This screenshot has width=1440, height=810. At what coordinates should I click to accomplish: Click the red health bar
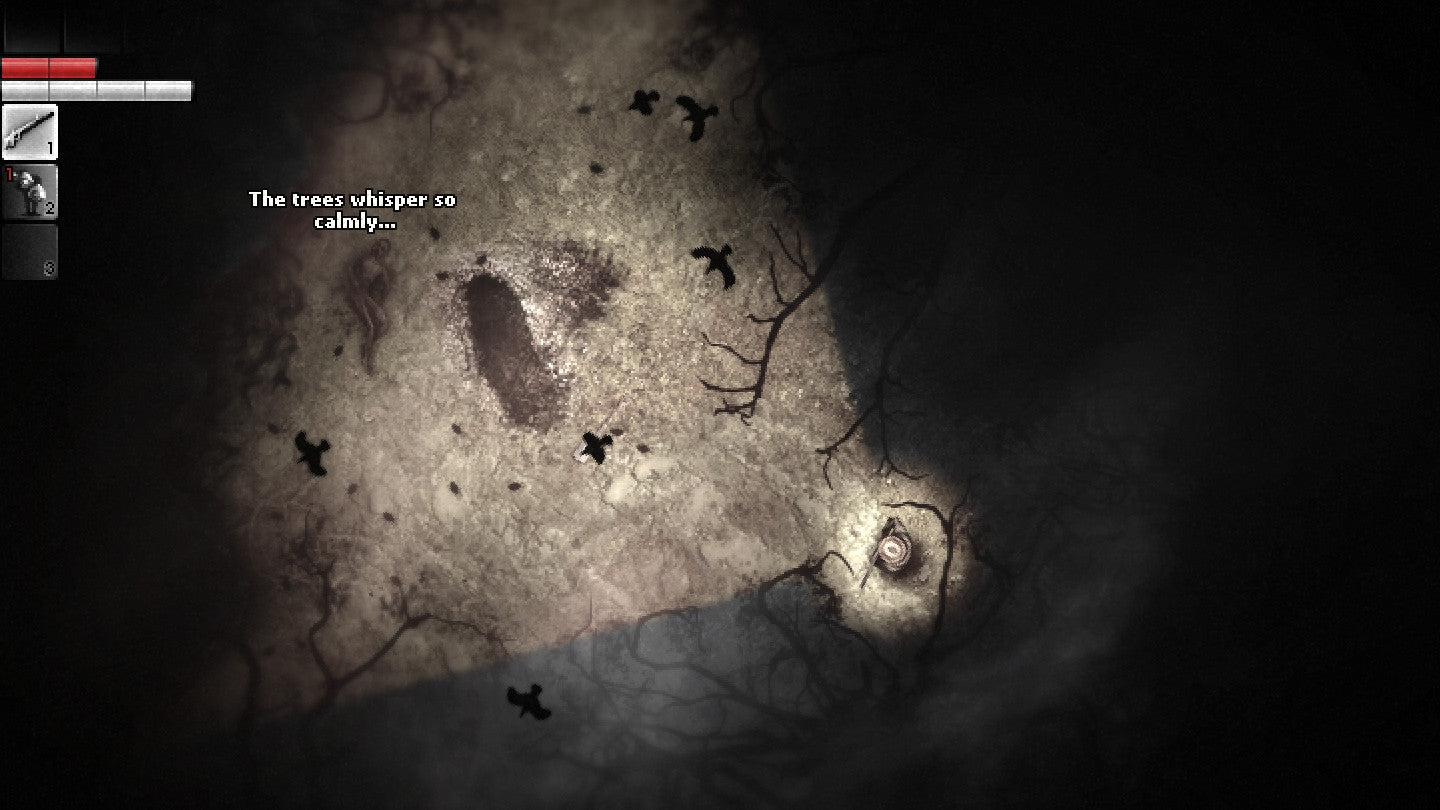point(50,68)
